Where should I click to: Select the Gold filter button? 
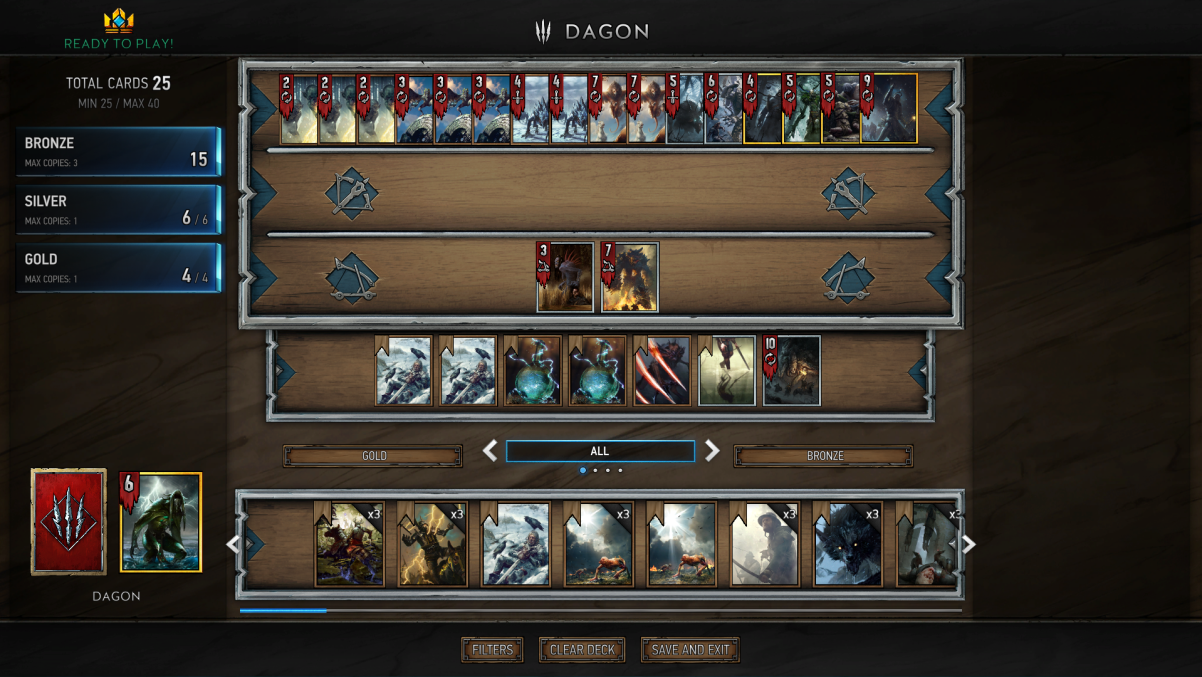(x=373, y=456)
